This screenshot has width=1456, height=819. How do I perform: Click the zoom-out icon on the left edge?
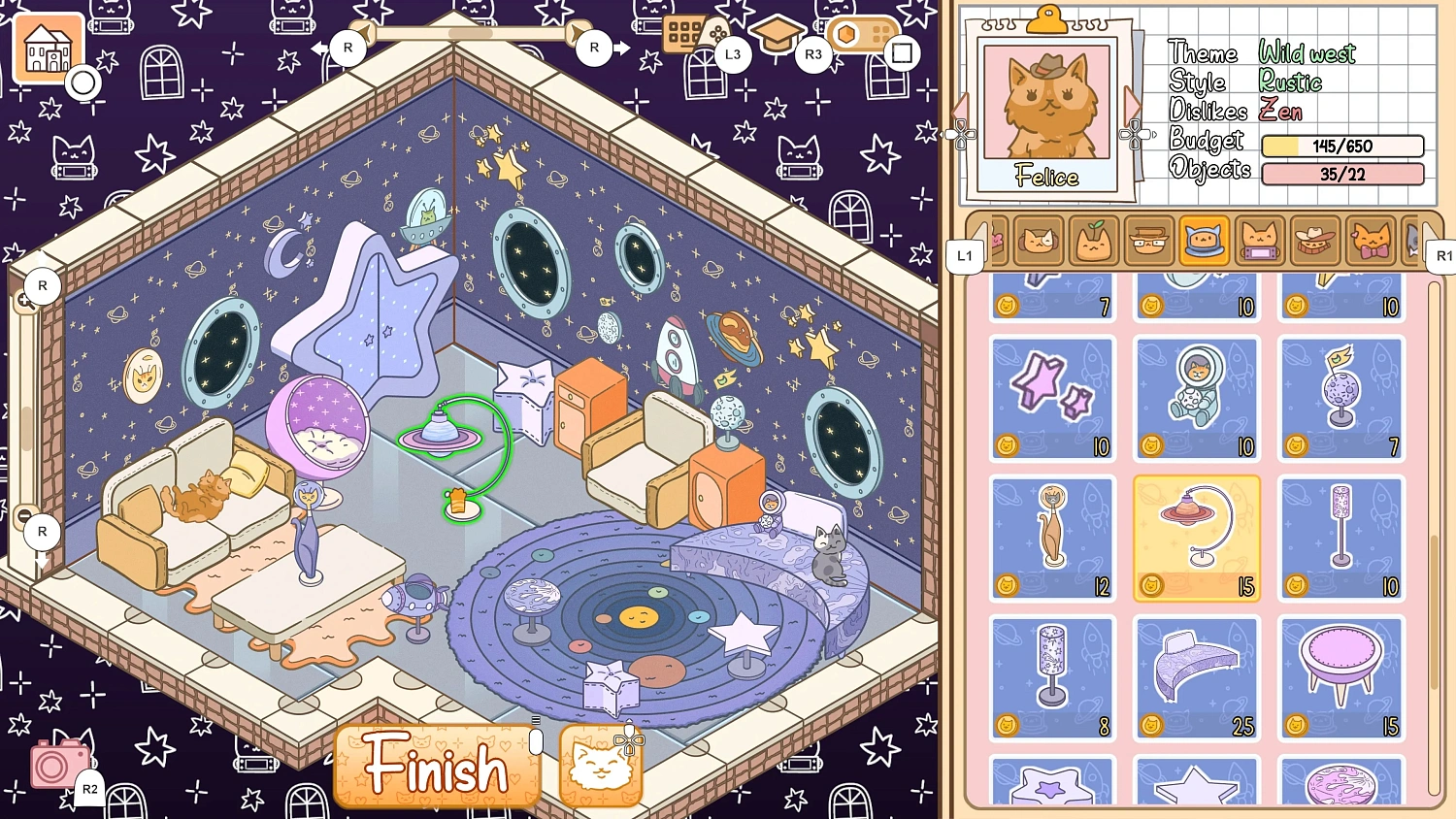23,516
